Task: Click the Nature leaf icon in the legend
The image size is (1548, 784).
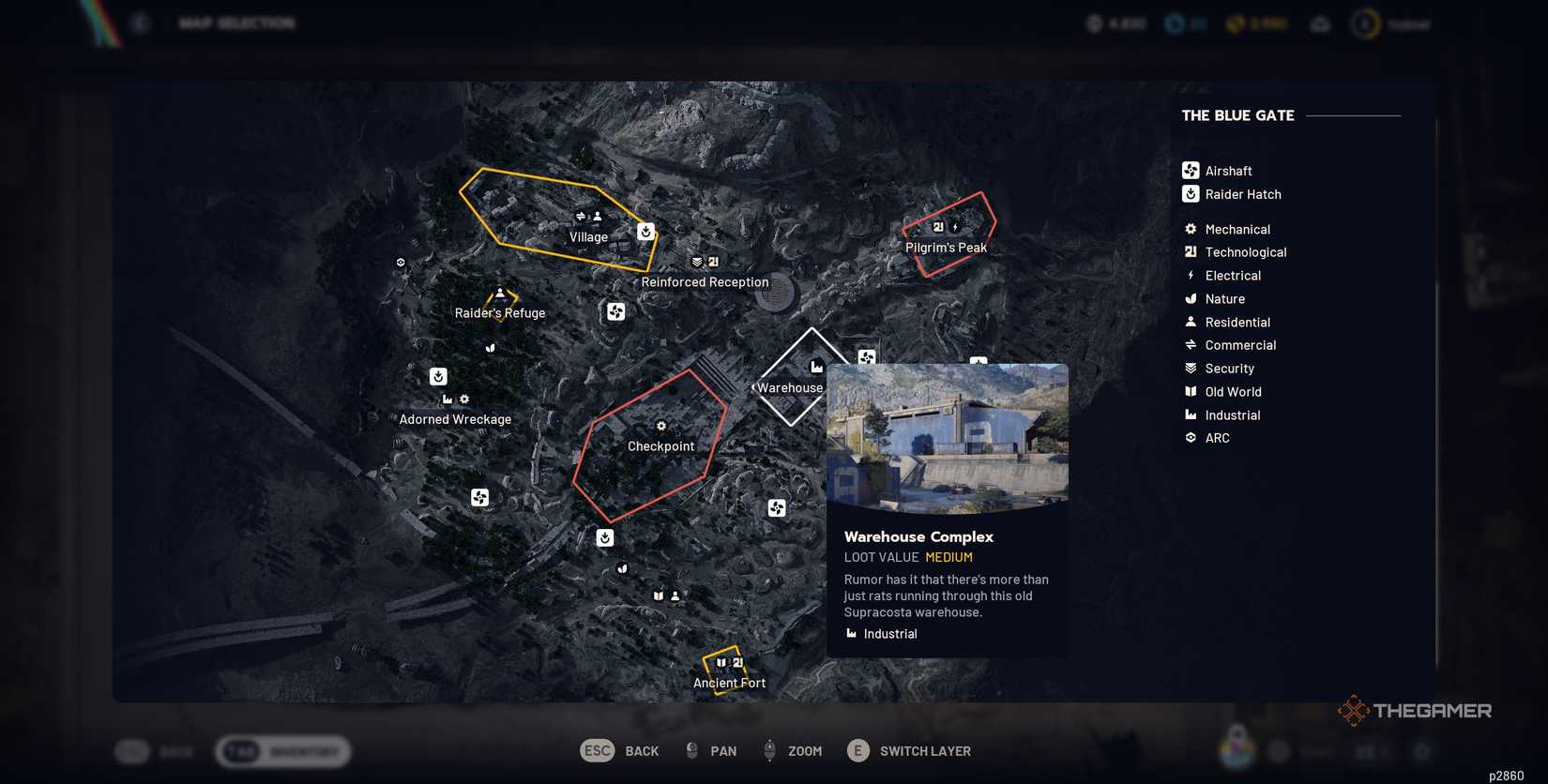Action: pyautogui.click(x=1190, y=298)
